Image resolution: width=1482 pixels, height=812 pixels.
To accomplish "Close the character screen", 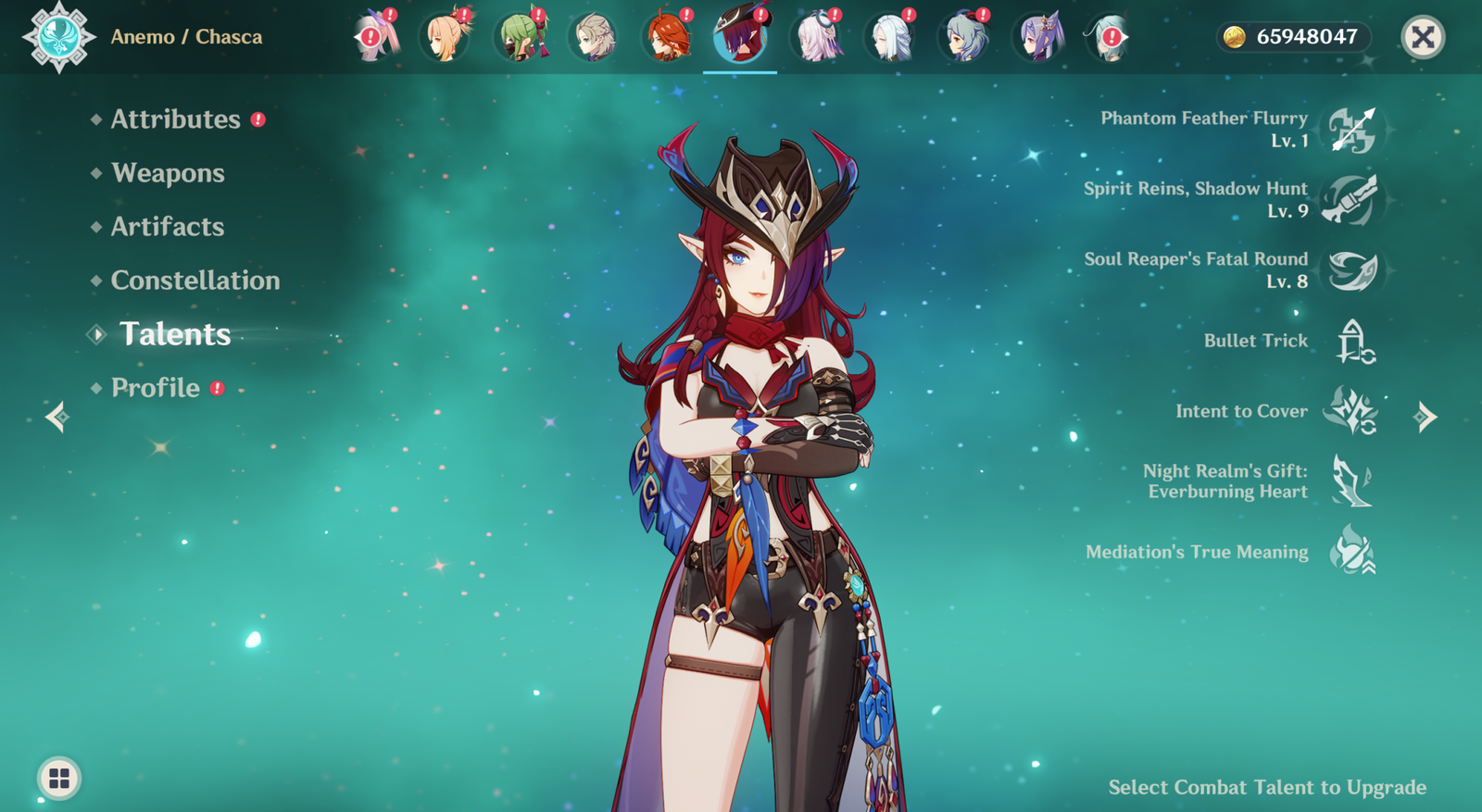I will click(x=1423, y=37).
